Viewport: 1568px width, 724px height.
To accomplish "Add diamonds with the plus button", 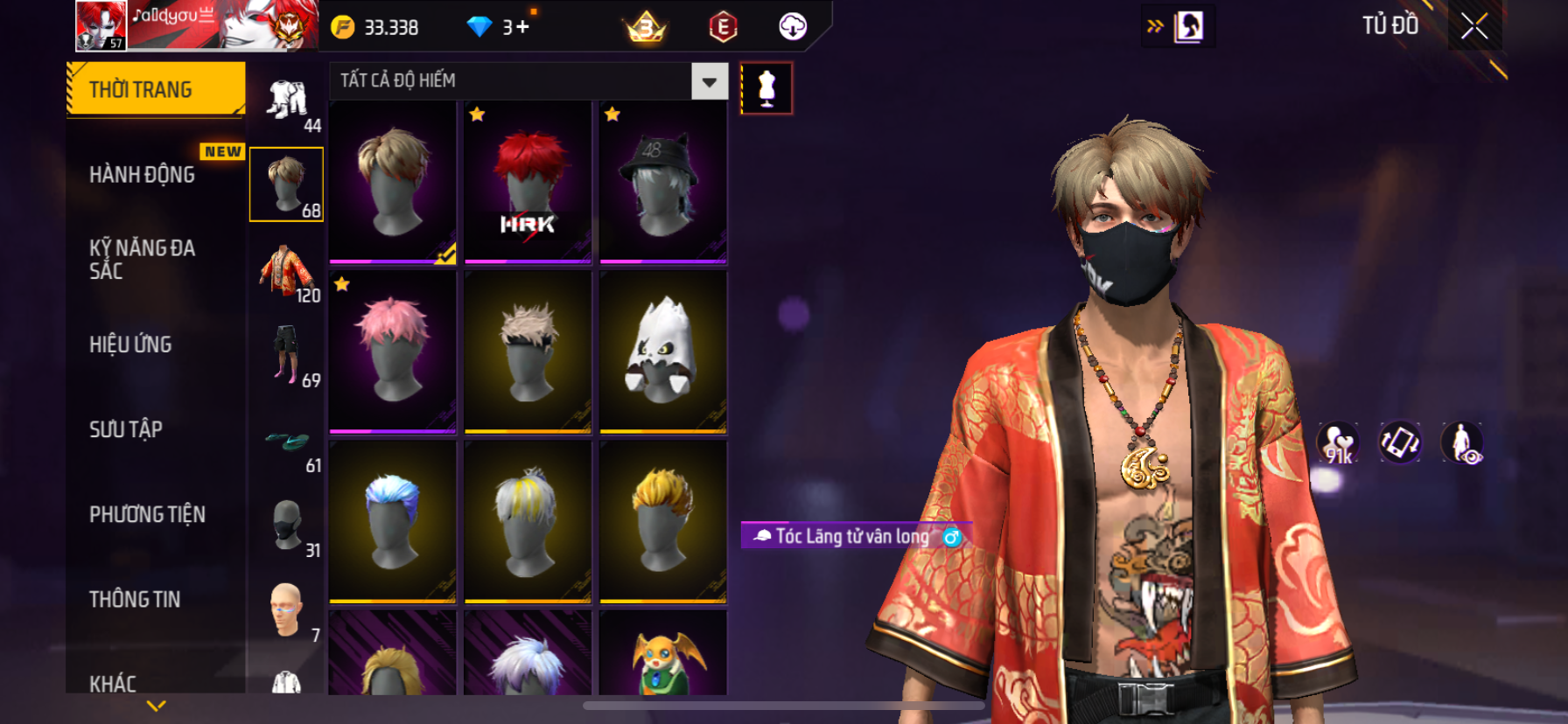I will [x=522, y=27].
